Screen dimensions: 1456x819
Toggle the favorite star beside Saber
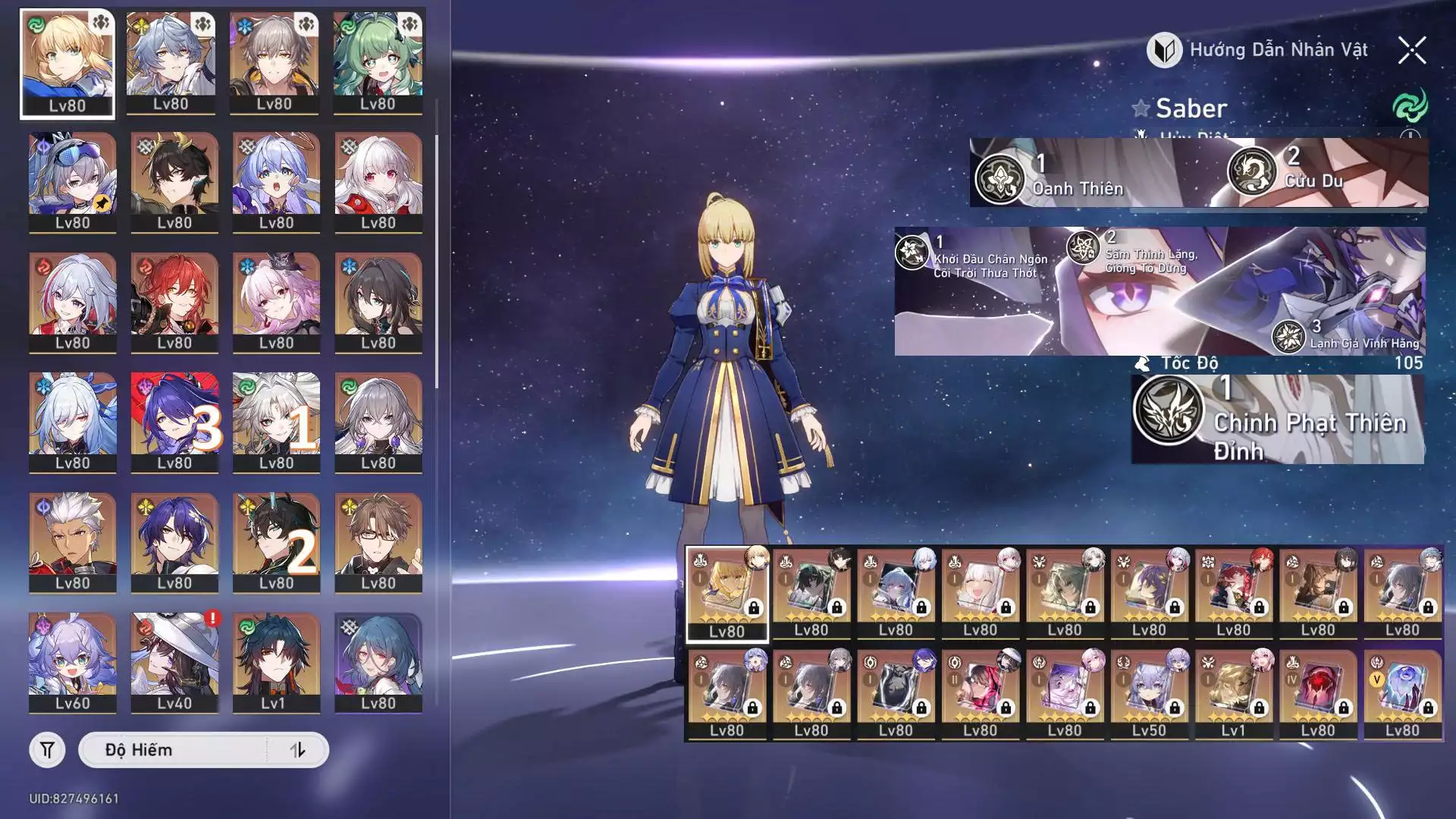1141,108
